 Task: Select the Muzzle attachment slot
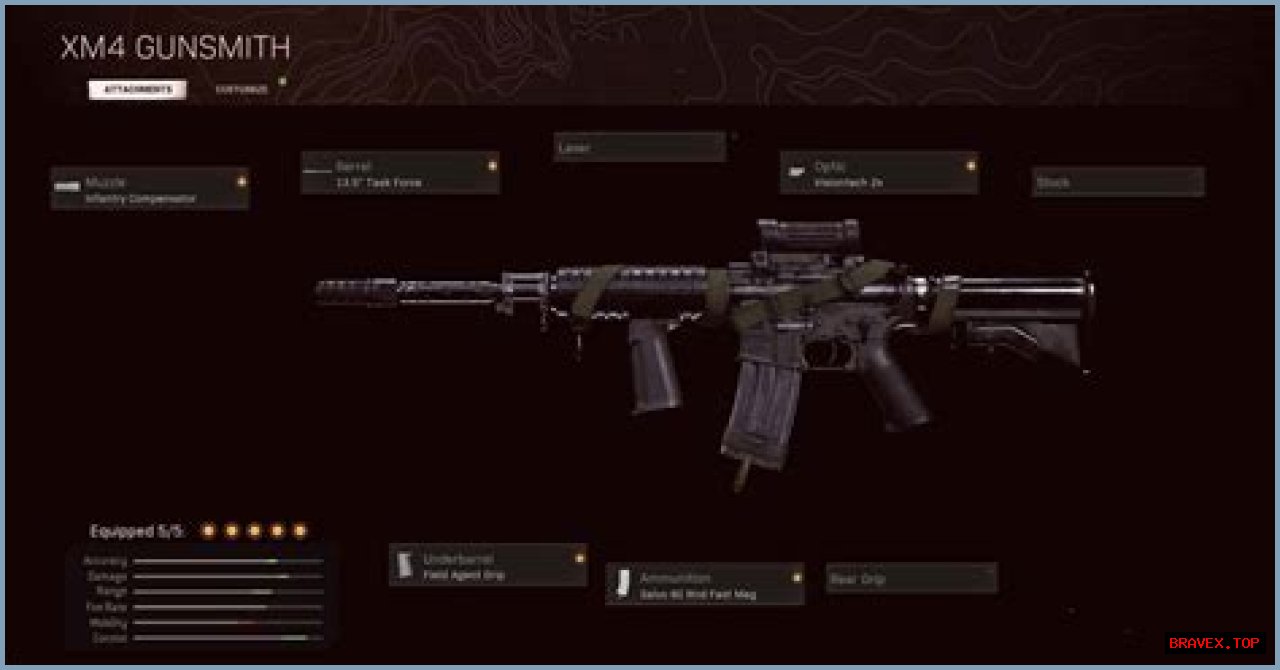[150, 189]
